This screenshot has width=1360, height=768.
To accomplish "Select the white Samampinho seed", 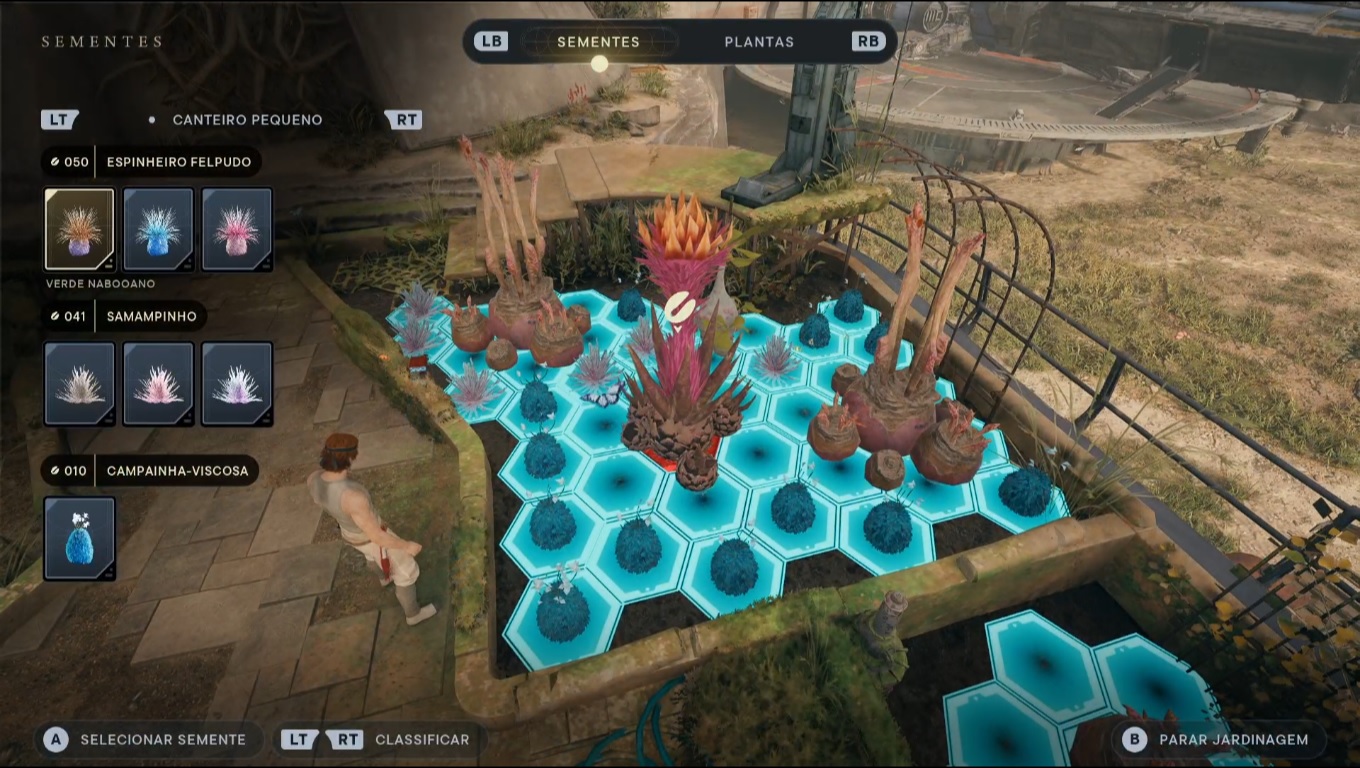I will pos(79,384).
